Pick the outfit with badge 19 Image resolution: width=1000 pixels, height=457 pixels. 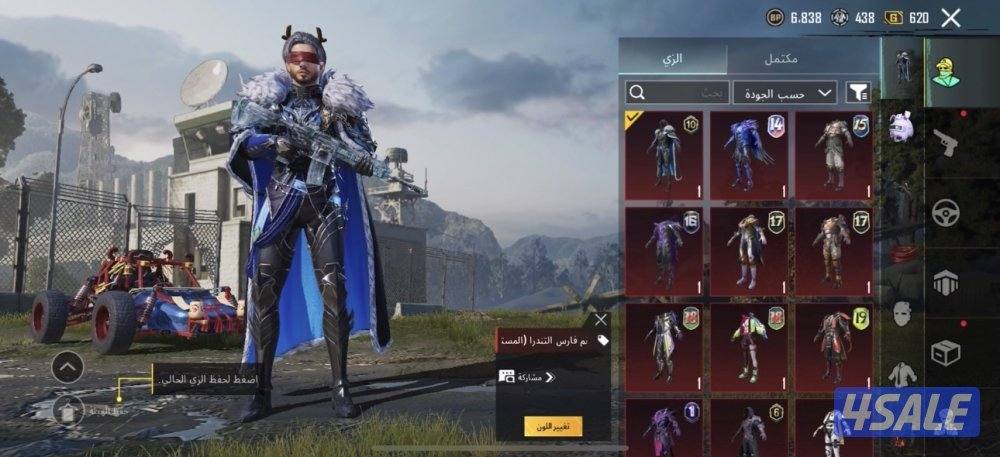point(833,346)
